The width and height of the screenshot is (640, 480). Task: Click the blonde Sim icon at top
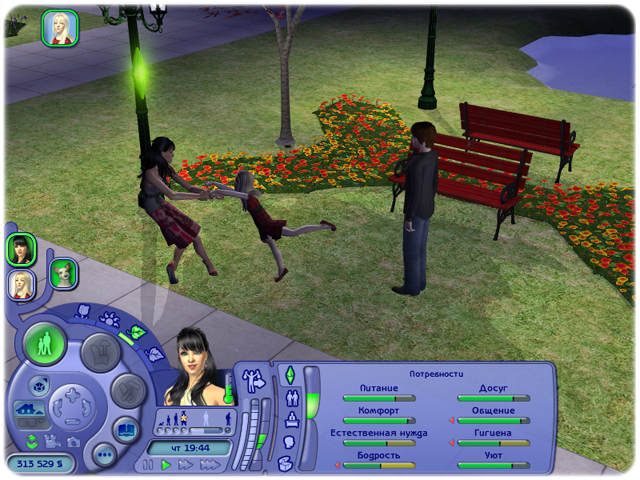(60, 28)
